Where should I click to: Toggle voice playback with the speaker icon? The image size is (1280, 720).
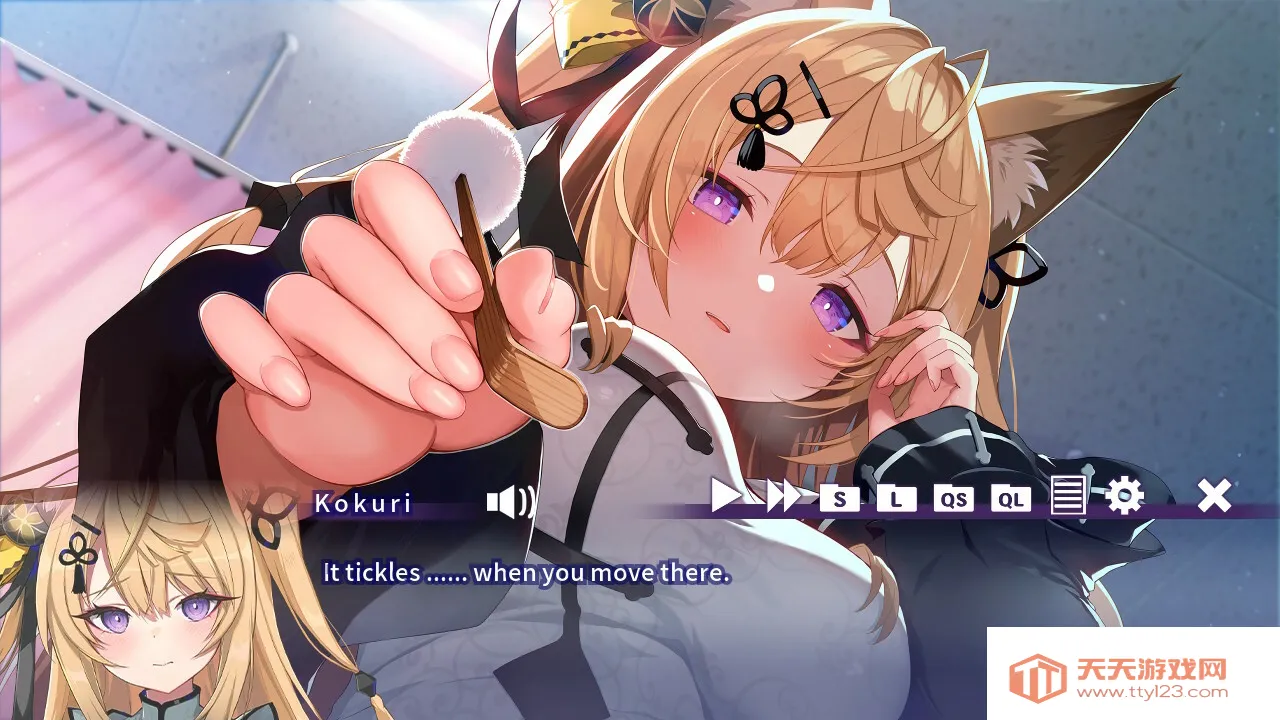click(507, 502)
